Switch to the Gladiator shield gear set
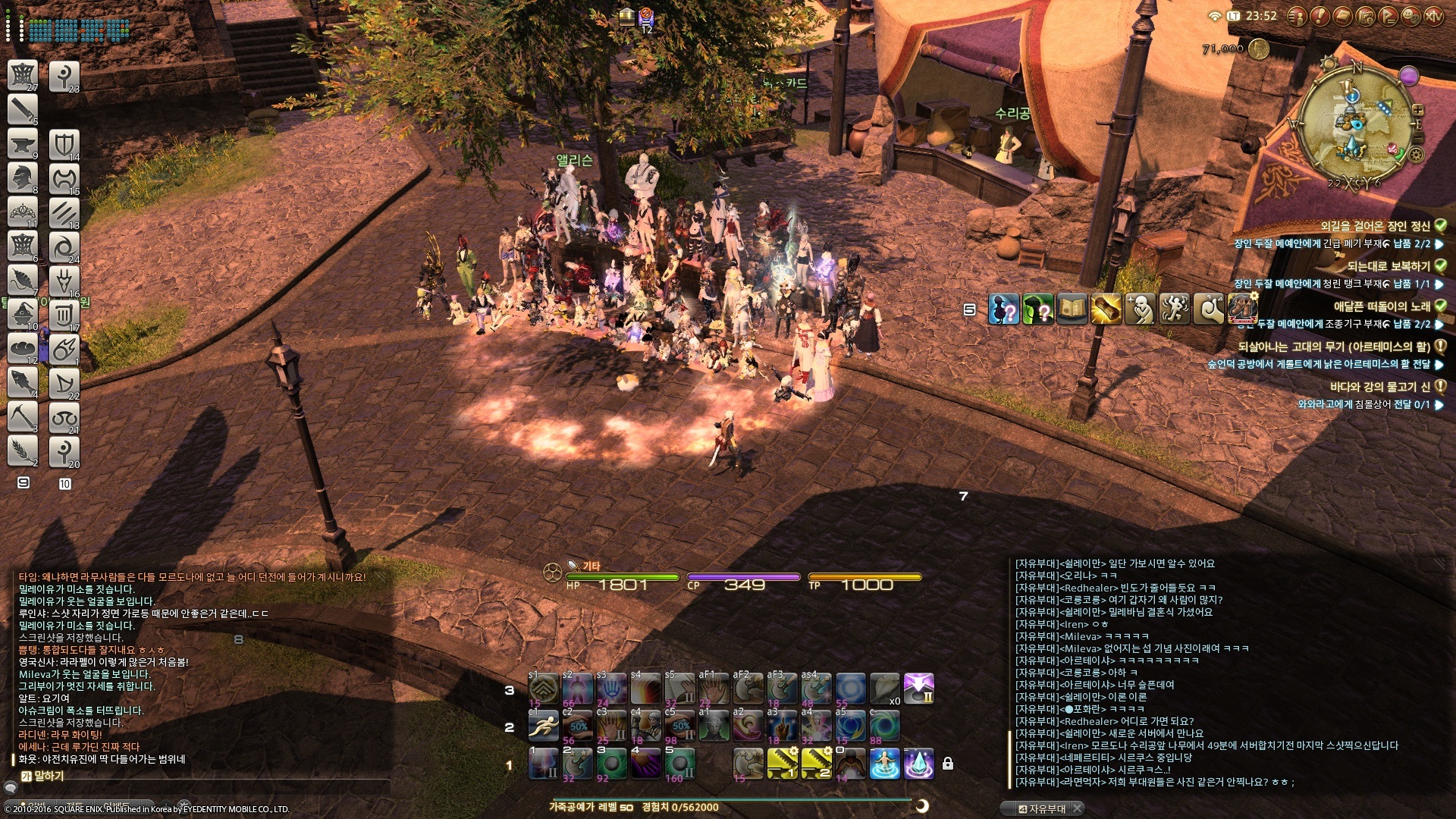The height and width of the screenshot is (819, 1456). (x=64, y=144)
